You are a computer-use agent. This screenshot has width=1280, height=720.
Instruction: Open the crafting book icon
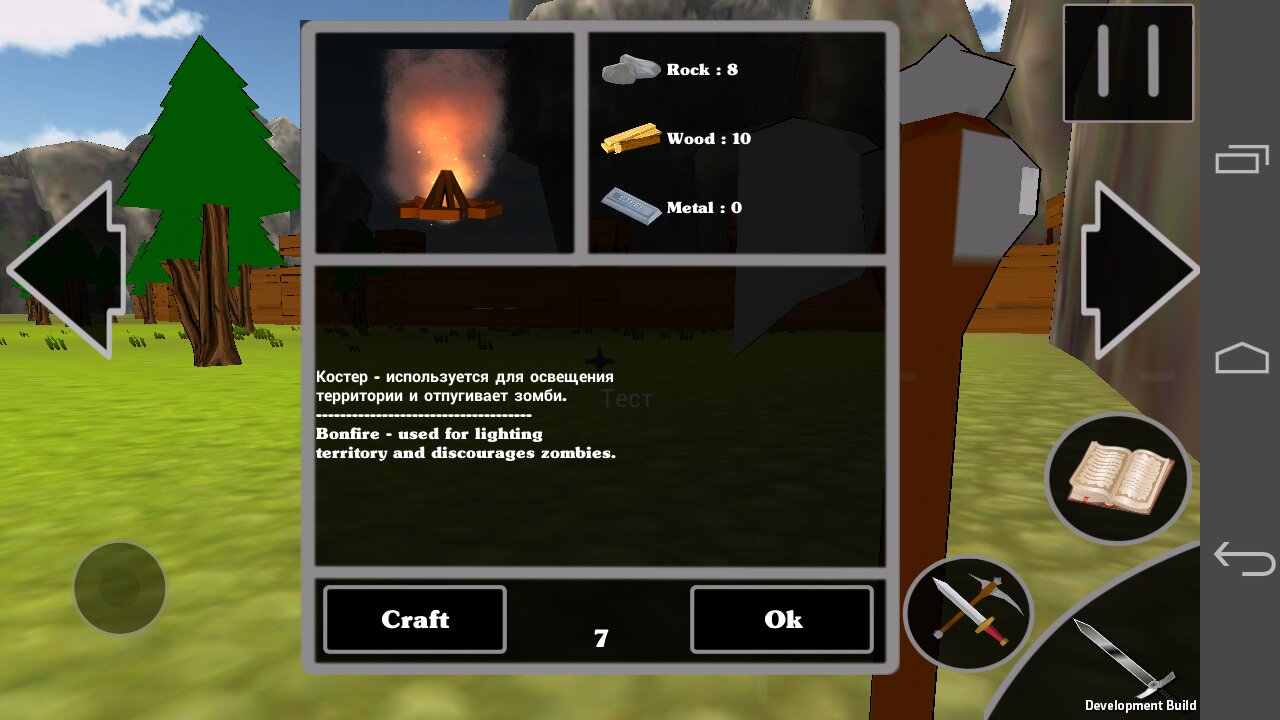click(x=1118, y=478)
